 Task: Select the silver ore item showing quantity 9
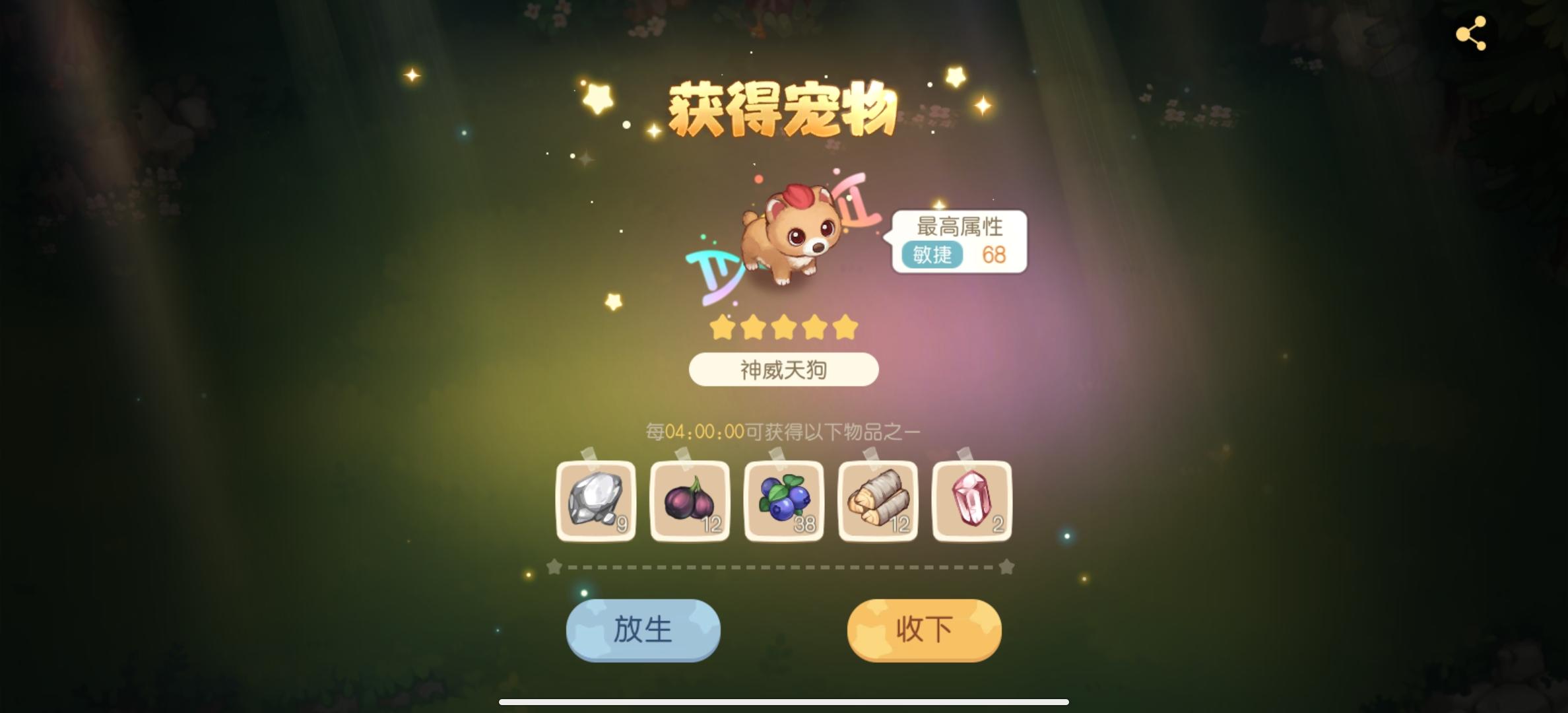click(x=595, y=502)
